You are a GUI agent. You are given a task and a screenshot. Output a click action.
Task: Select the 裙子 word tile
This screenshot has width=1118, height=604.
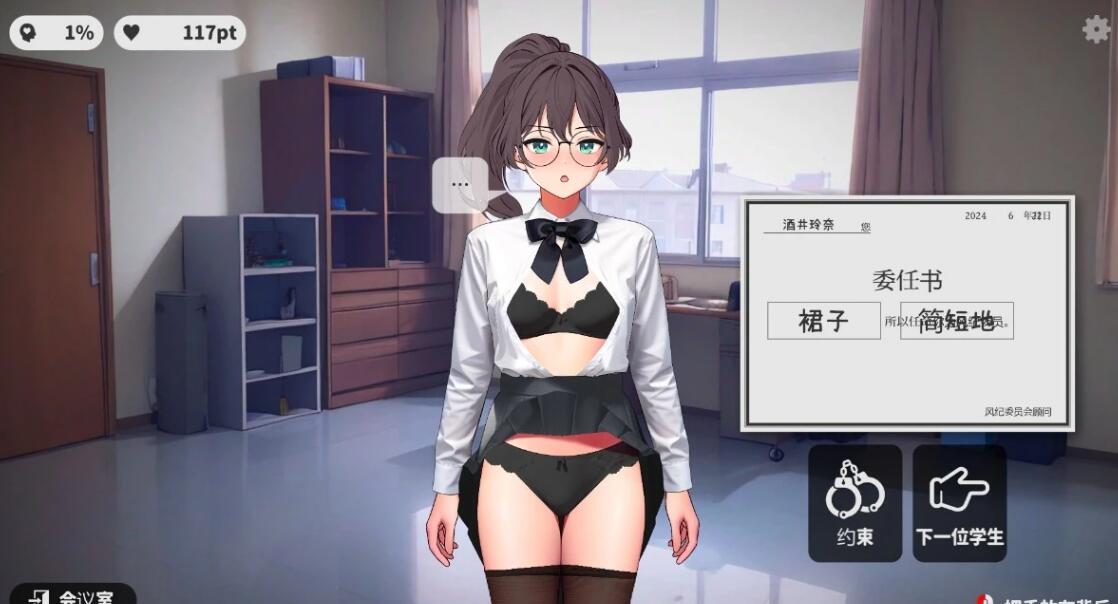coord(823,321)
